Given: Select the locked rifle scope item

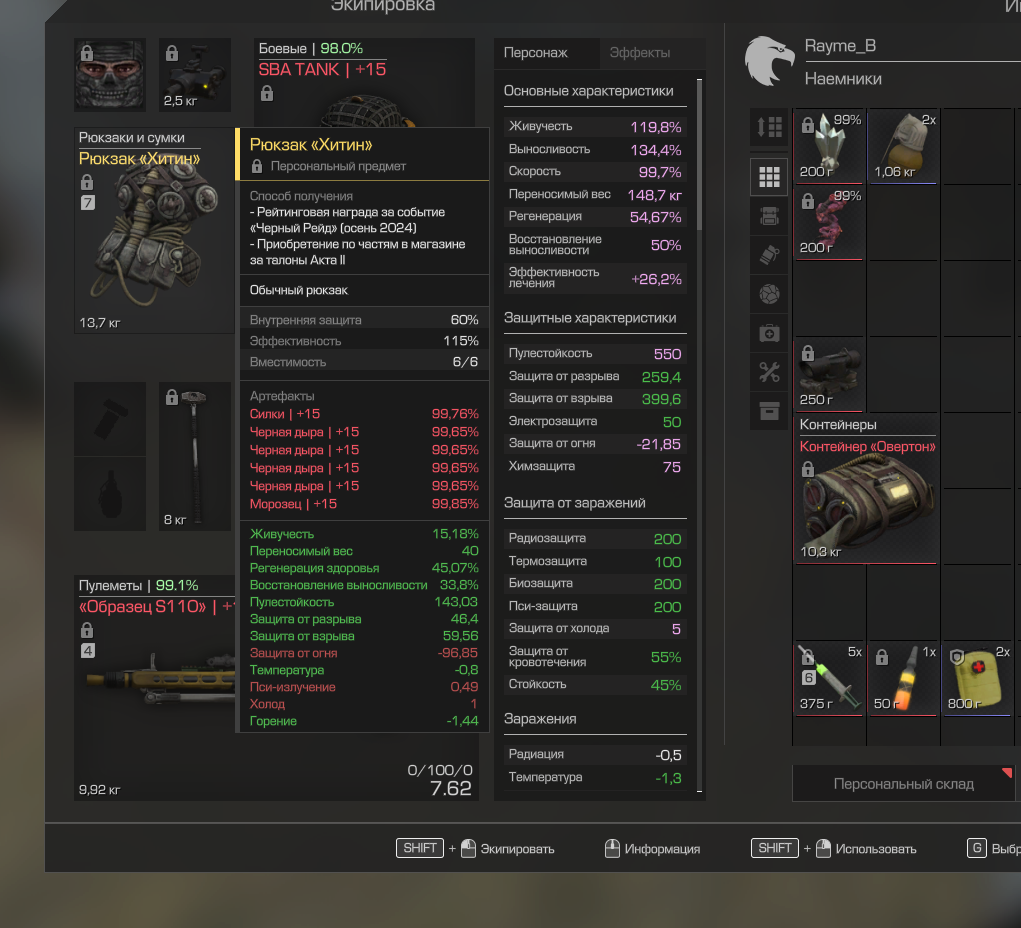Looking at the screenshot, I should (x=829, y=373).
